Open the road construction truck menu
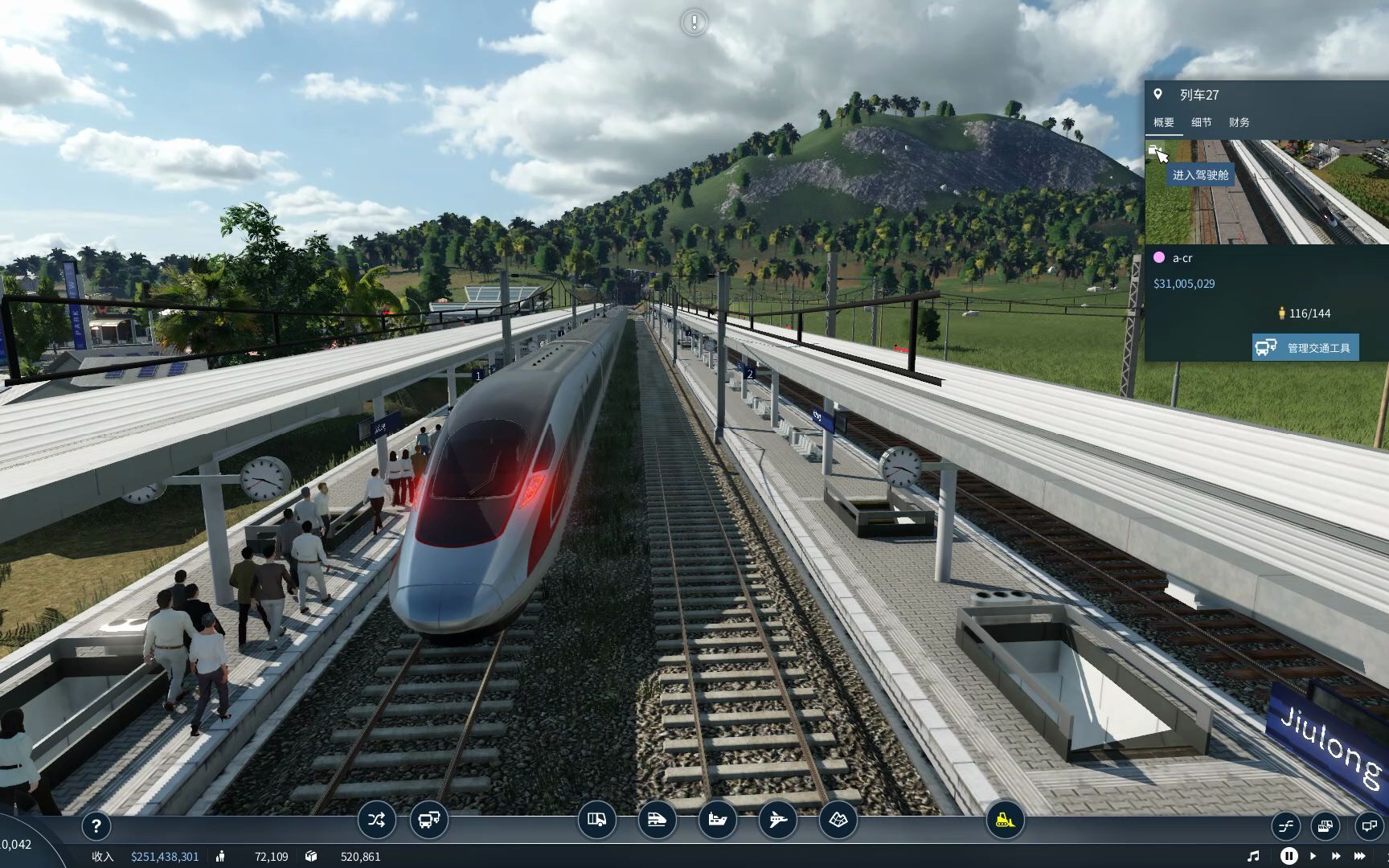Viewport: 1389px width, 868px height. point(596,821)
